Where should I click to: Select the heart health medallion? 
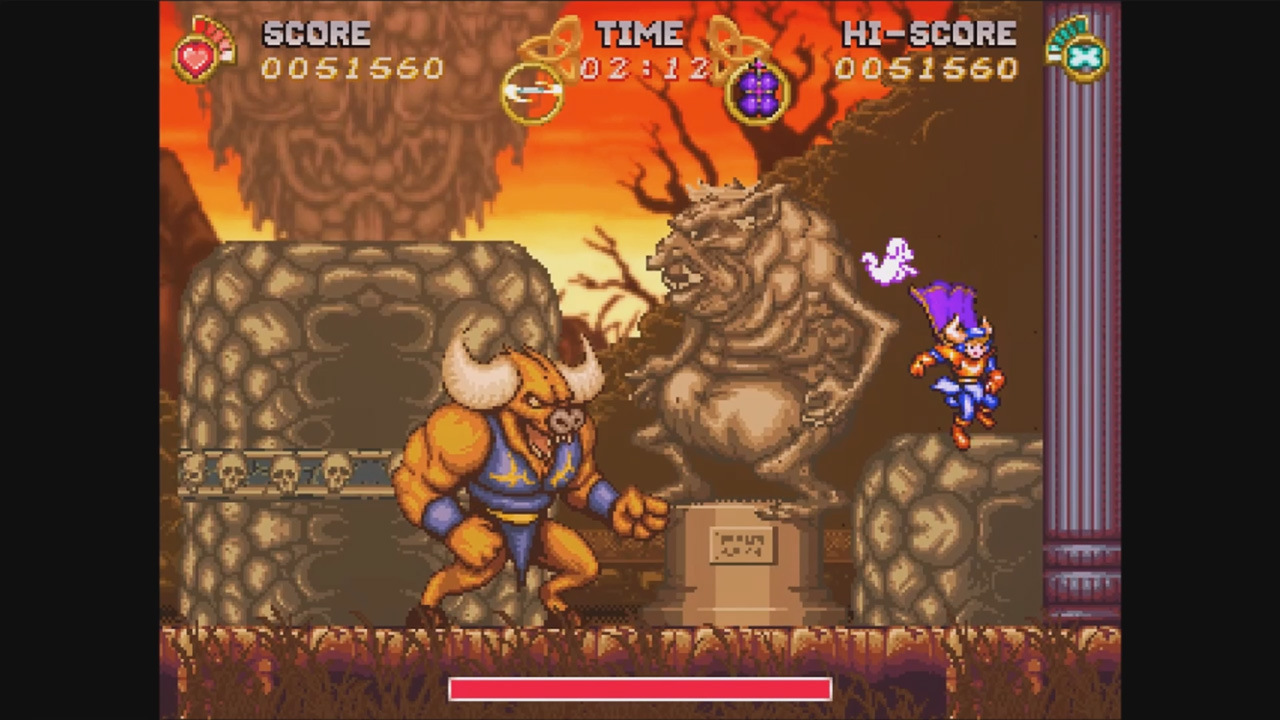[196, 60]
